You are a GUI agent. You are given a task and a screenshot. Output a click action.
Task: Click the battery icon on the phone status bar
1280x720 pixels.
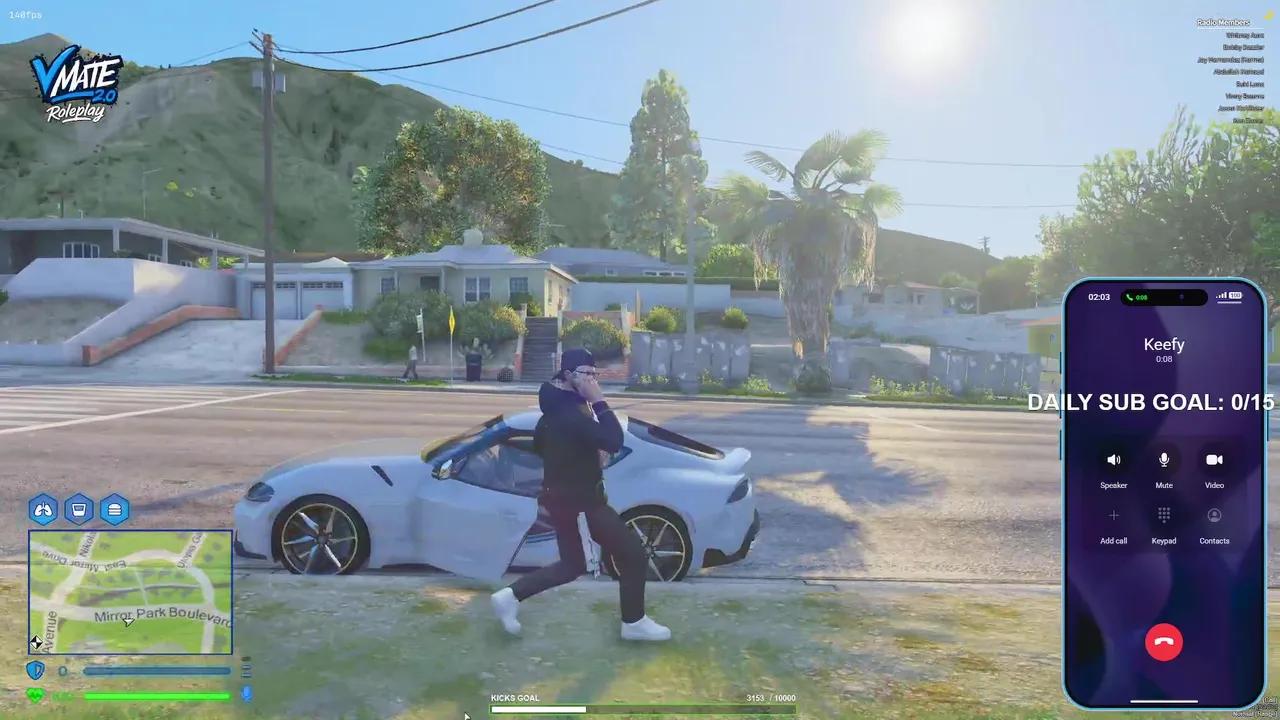(1232, 296)
